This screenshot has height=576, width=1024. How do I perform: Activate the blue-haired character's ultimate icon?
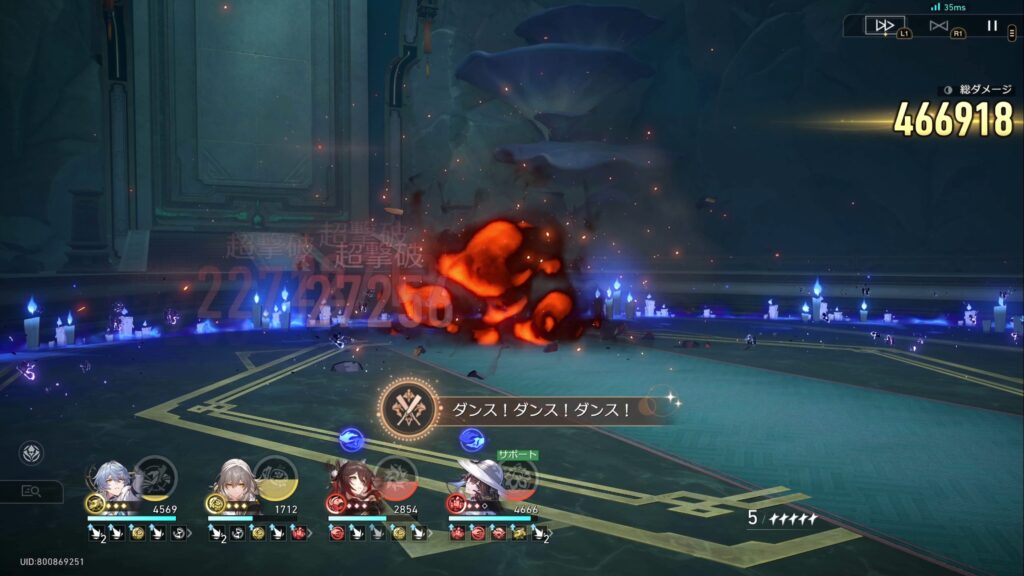click(x=155, y=476)
